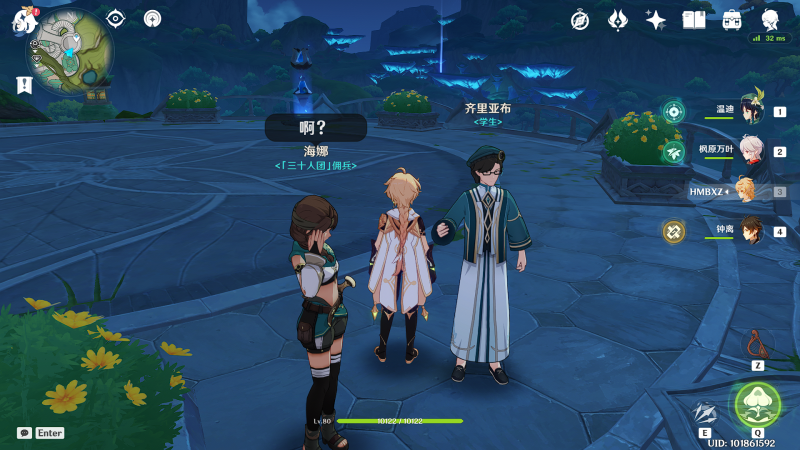Switch to party member 钟离

pos(750,231)
